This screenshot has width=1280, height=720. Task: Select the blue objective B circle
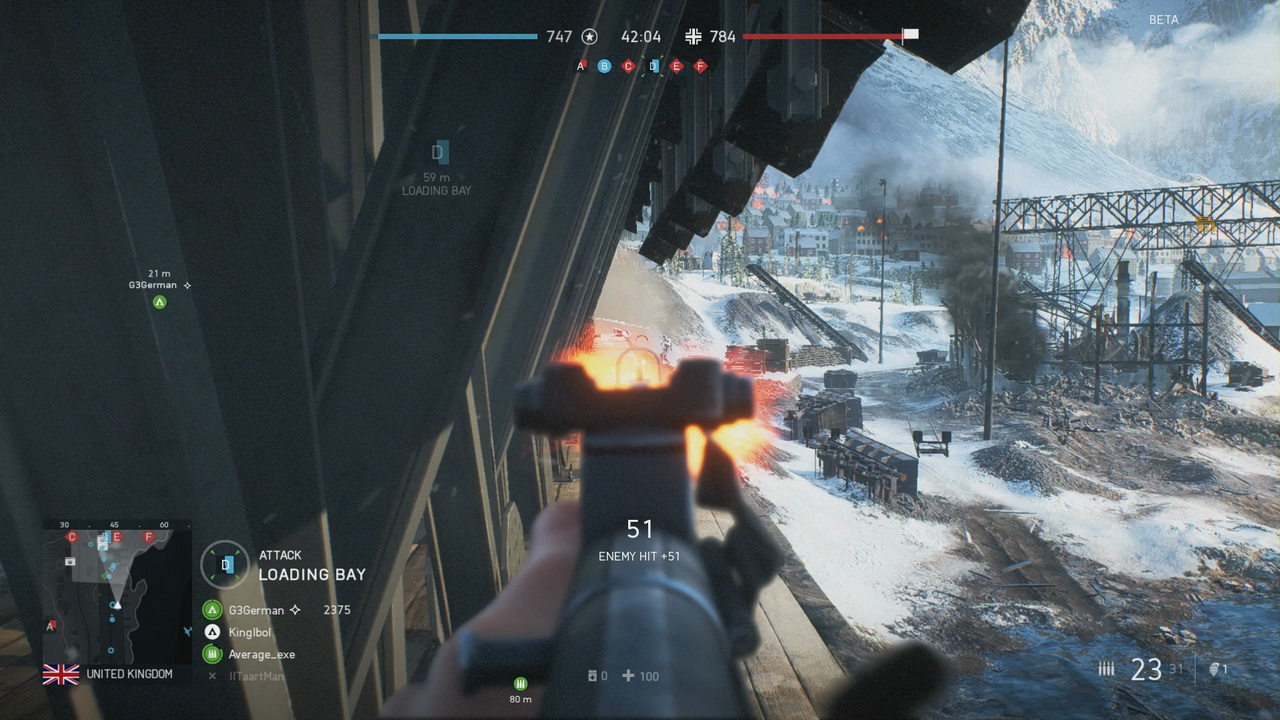[x=604, y=66]
